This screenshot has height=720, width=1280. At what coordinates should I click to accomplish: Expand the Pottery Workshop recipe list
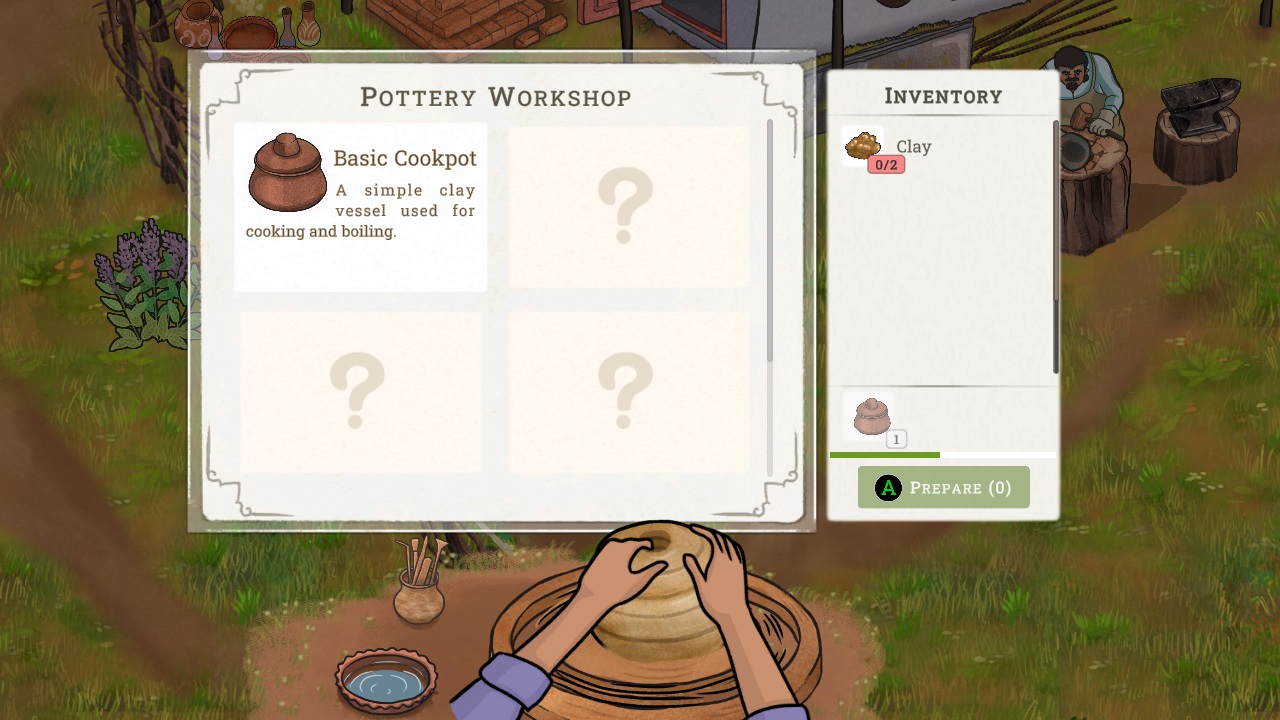tap(496, 97)
